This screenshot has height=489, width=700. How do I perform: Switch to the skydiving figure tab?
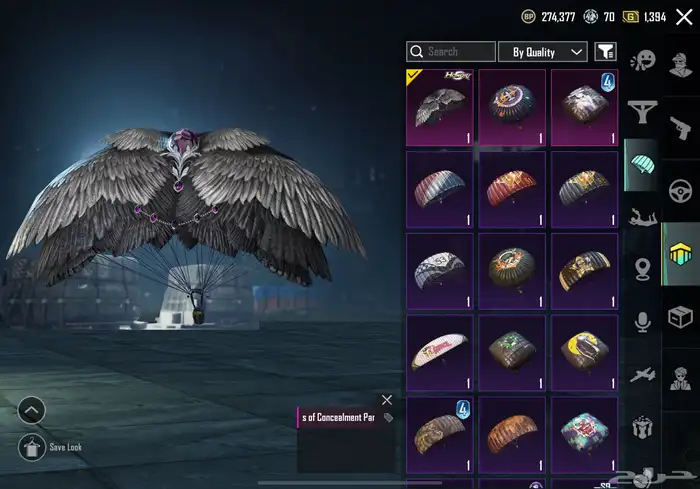tap(641, 215)
